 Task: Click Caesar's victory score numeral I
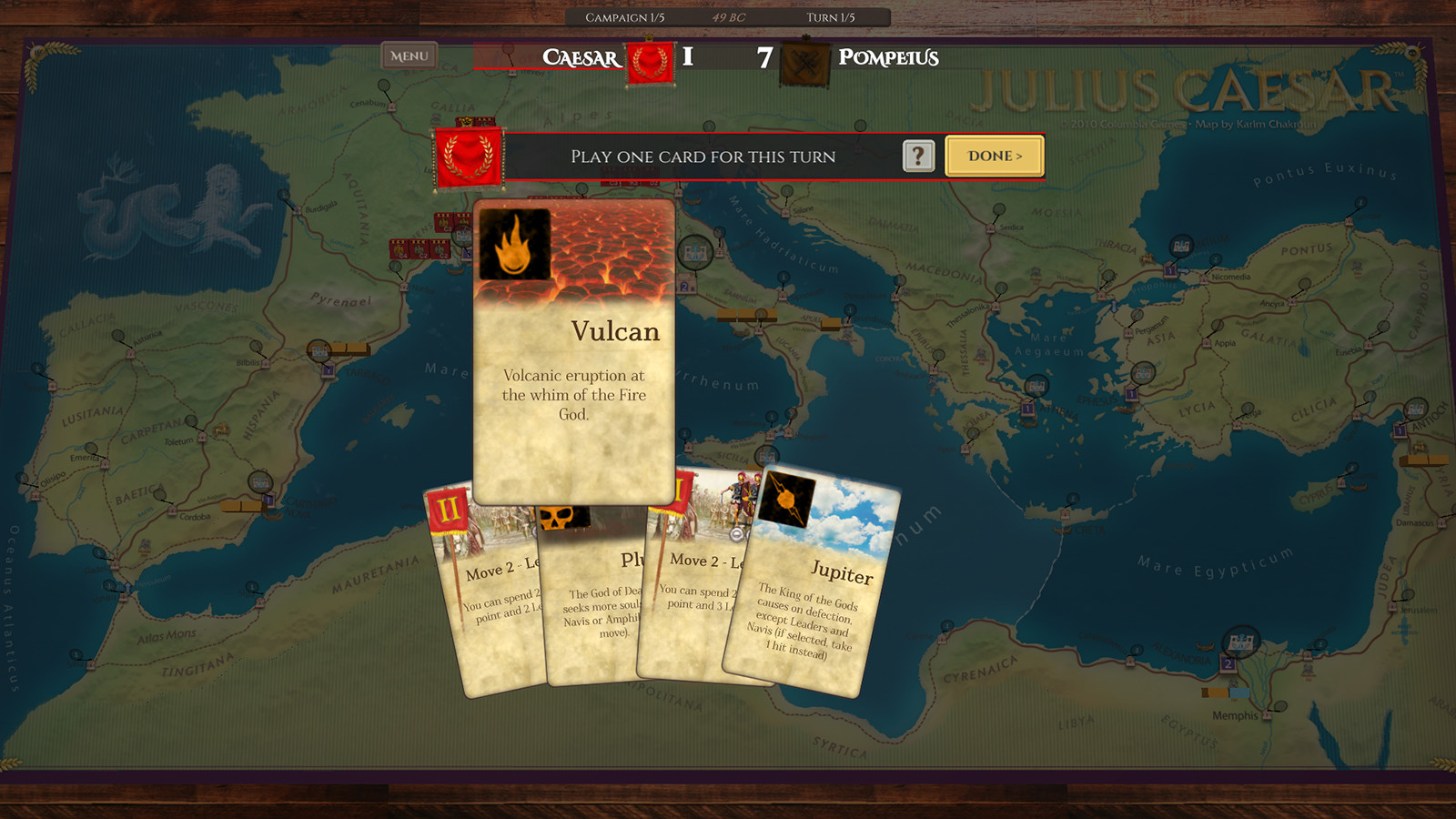click(x=687, y=58)
